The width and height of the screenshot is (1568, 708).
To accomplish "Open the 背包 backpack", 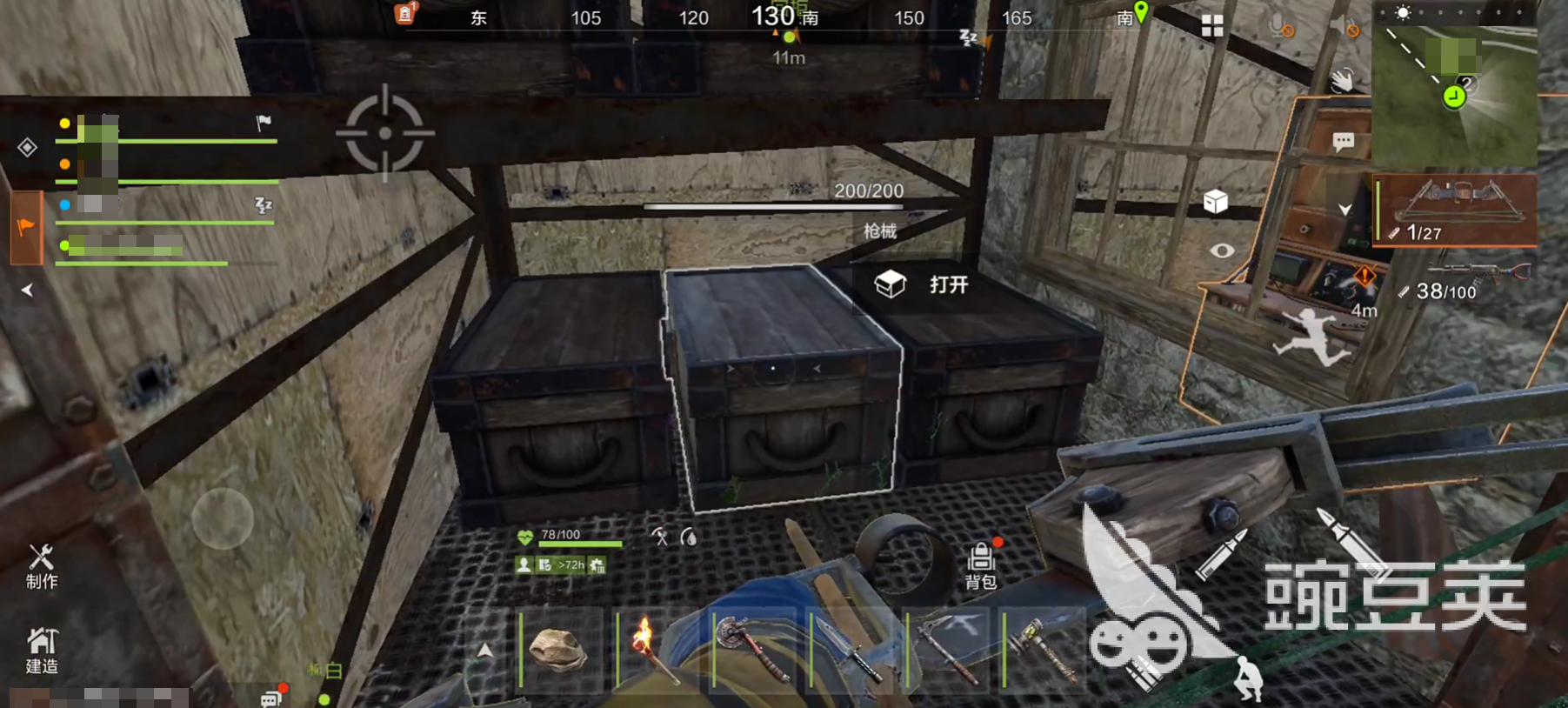I will coord(981,564).
